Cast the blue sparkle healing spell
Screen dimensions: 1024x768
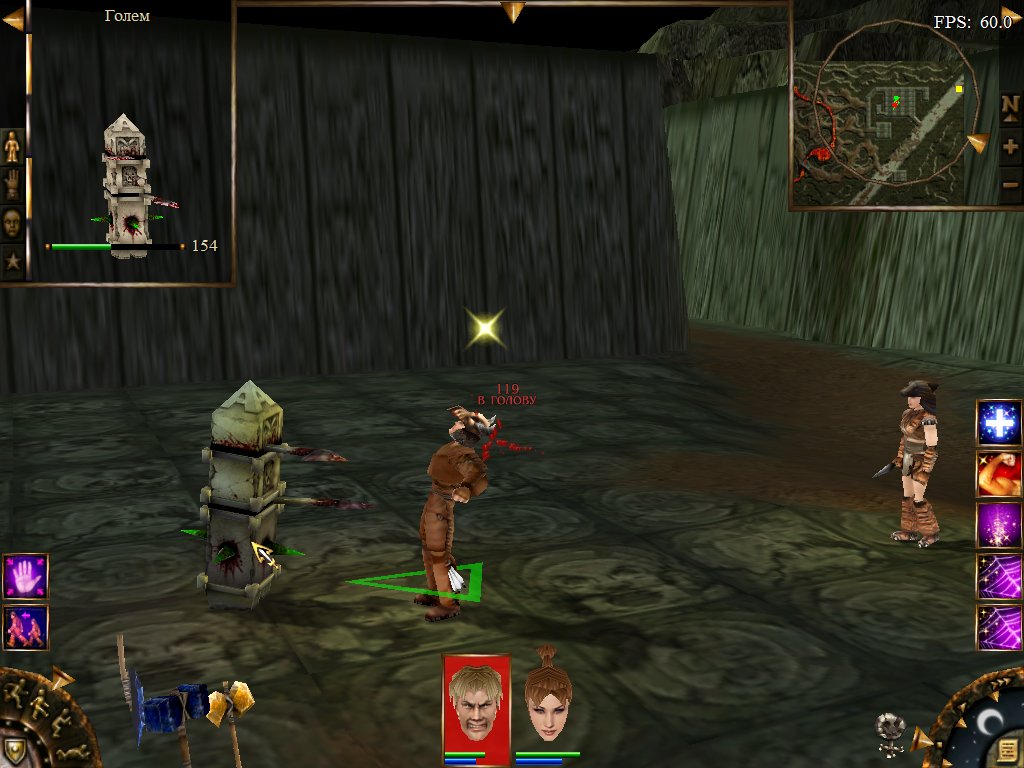999,424
